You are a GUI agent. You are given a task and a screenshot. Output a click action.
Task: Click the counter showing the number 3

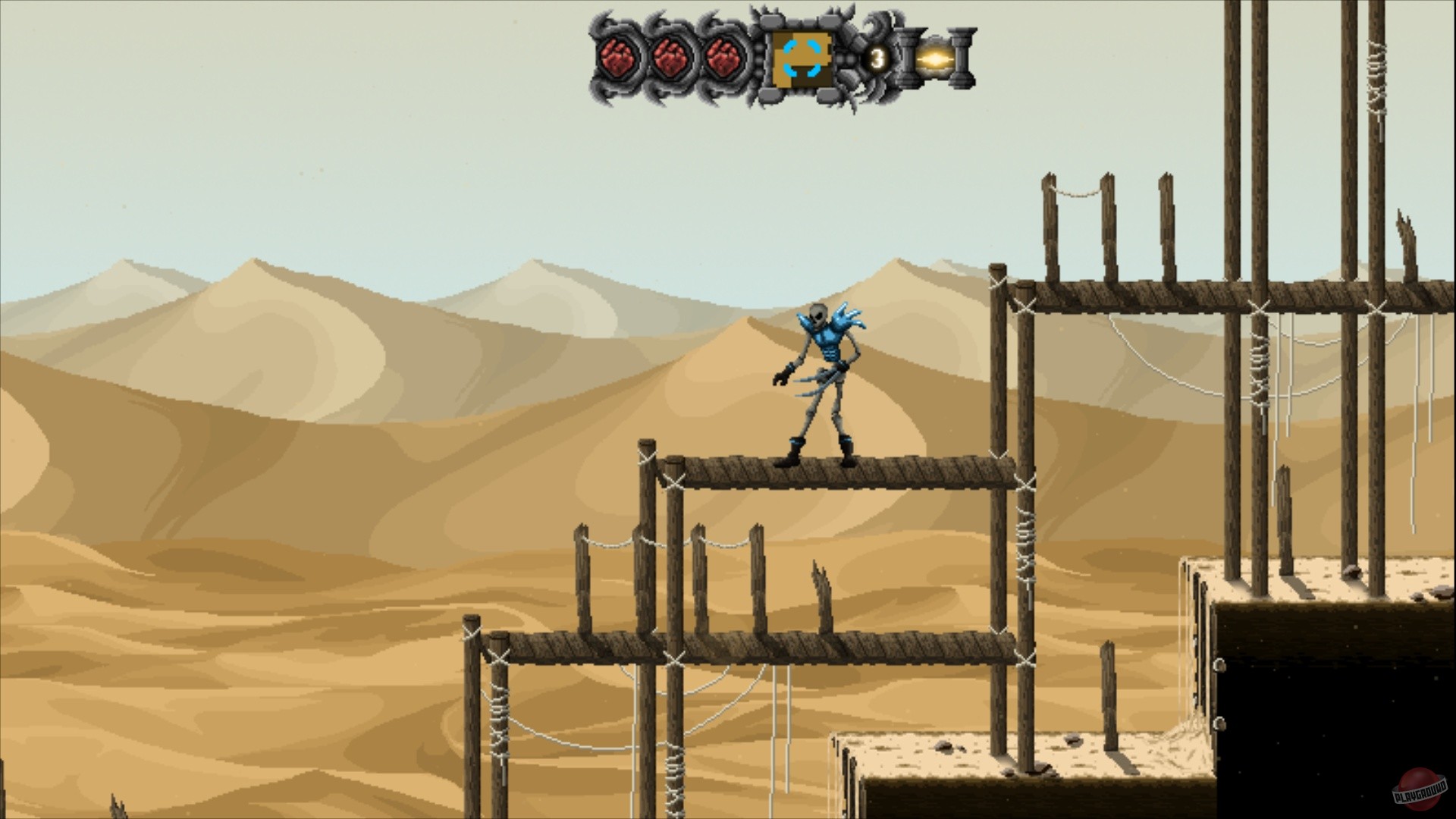point(877,56)
